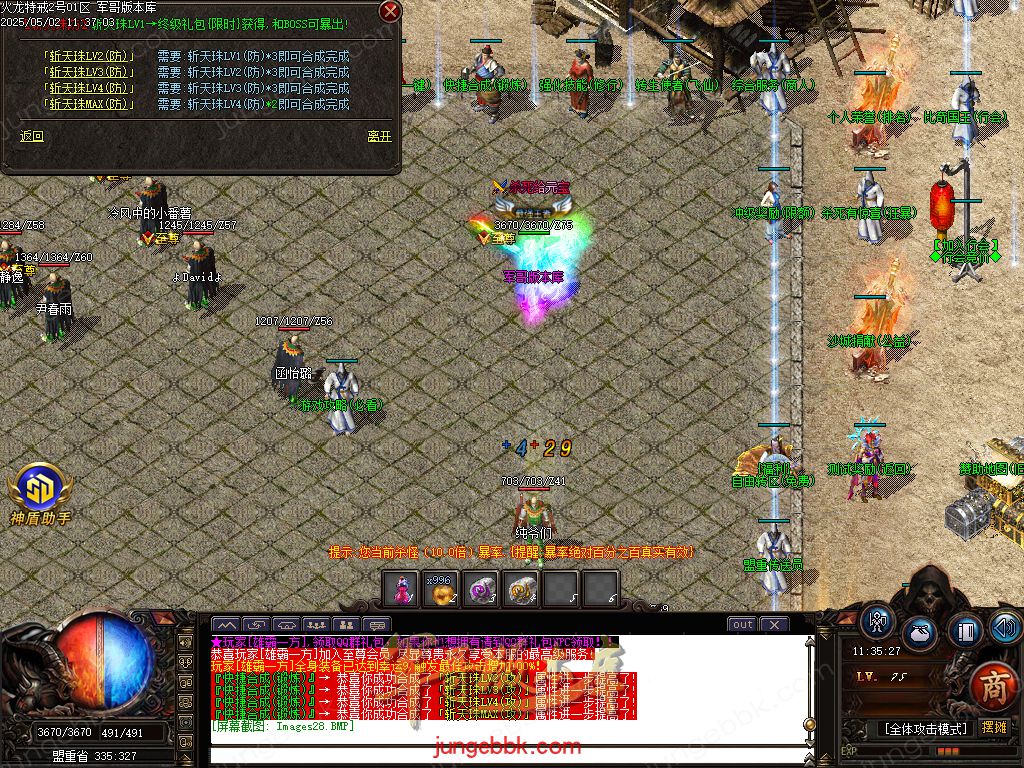This screenshot has width=1024, height=768.
Task: Select the purple swirl stone hotbar slot
Action: coord(481,590)
